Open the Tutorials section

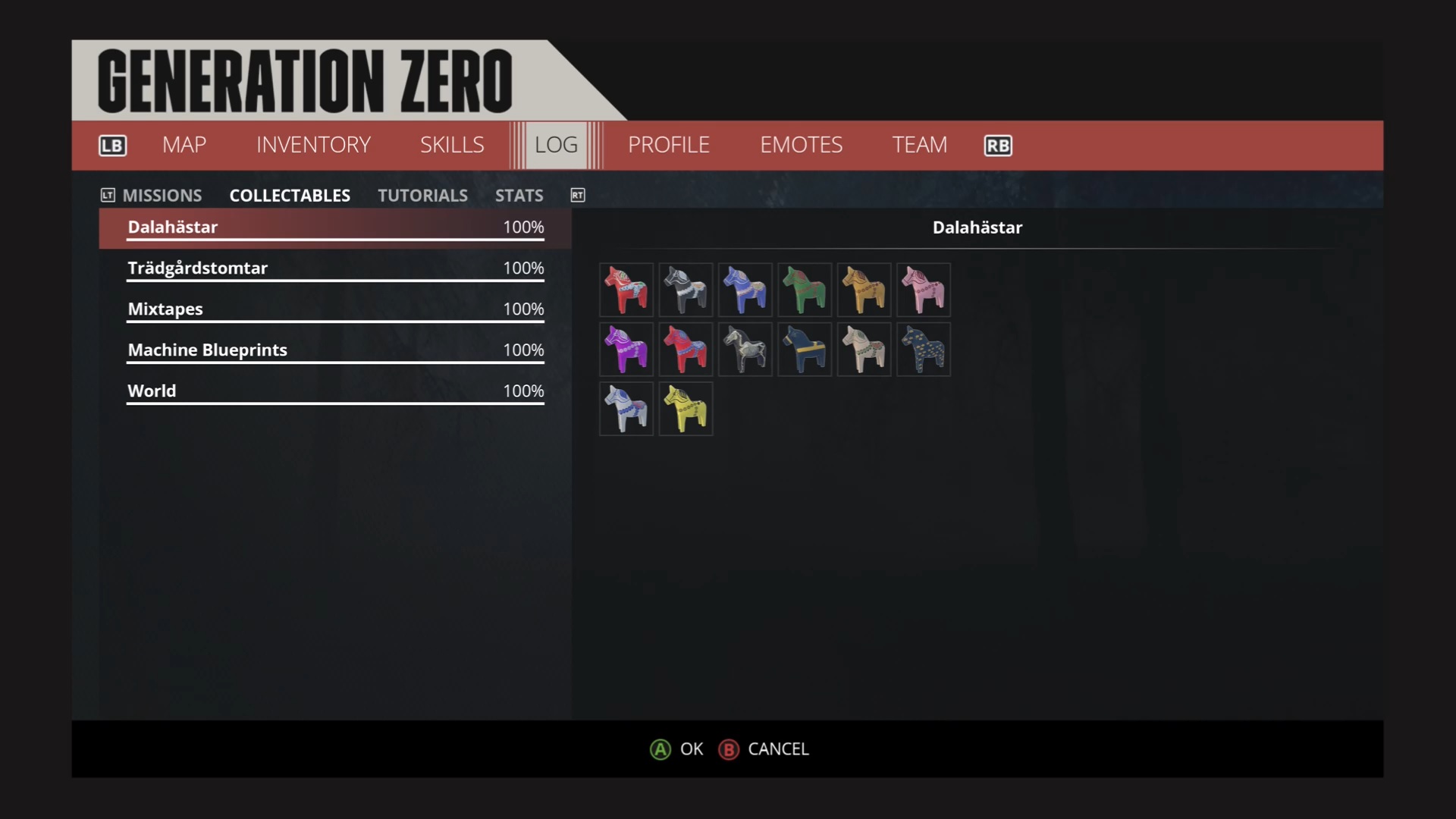[x=422, y=196]
